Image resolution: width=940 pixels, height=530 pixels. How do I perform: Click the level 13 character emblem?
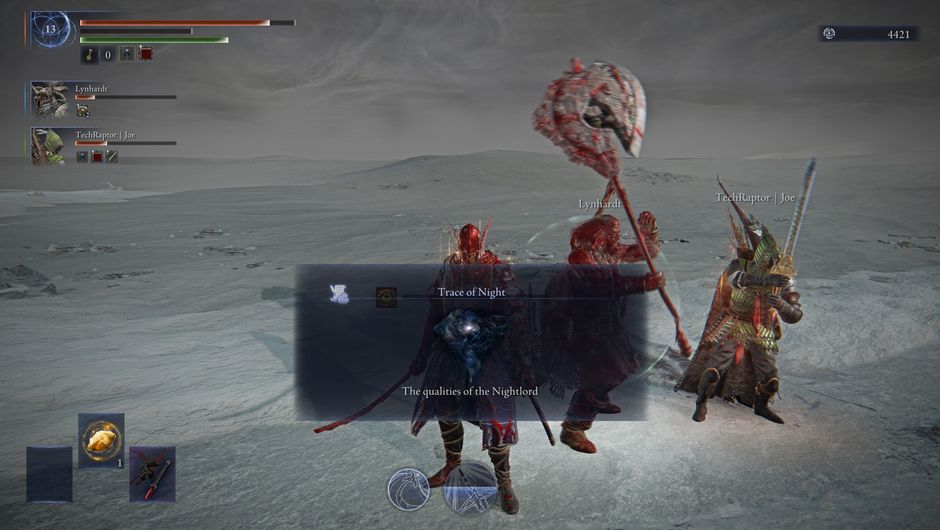(51, 30)
